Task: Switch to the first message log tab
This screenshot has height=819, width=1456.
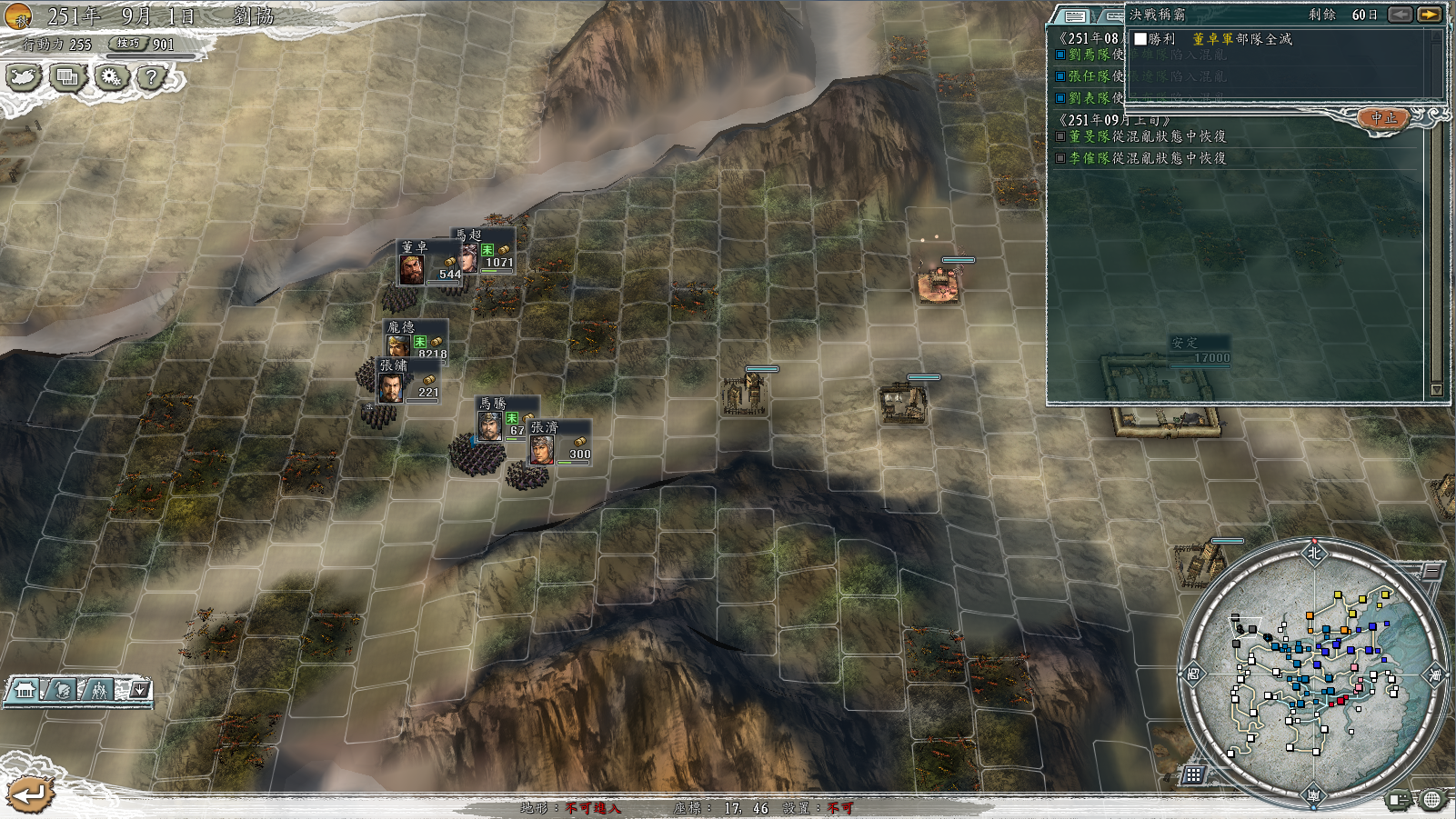Action: pyautogui.click(x=1075, y=15)
